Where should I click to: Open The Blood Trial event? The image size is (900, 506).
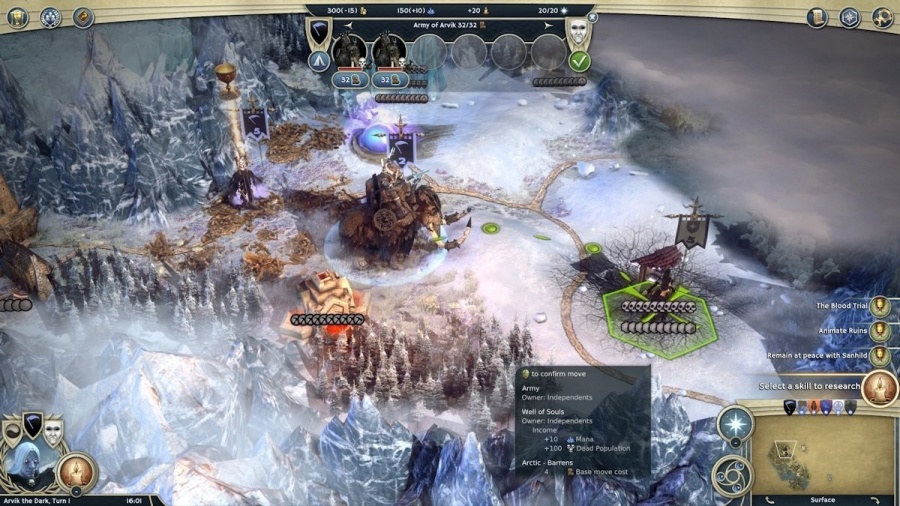879,306
